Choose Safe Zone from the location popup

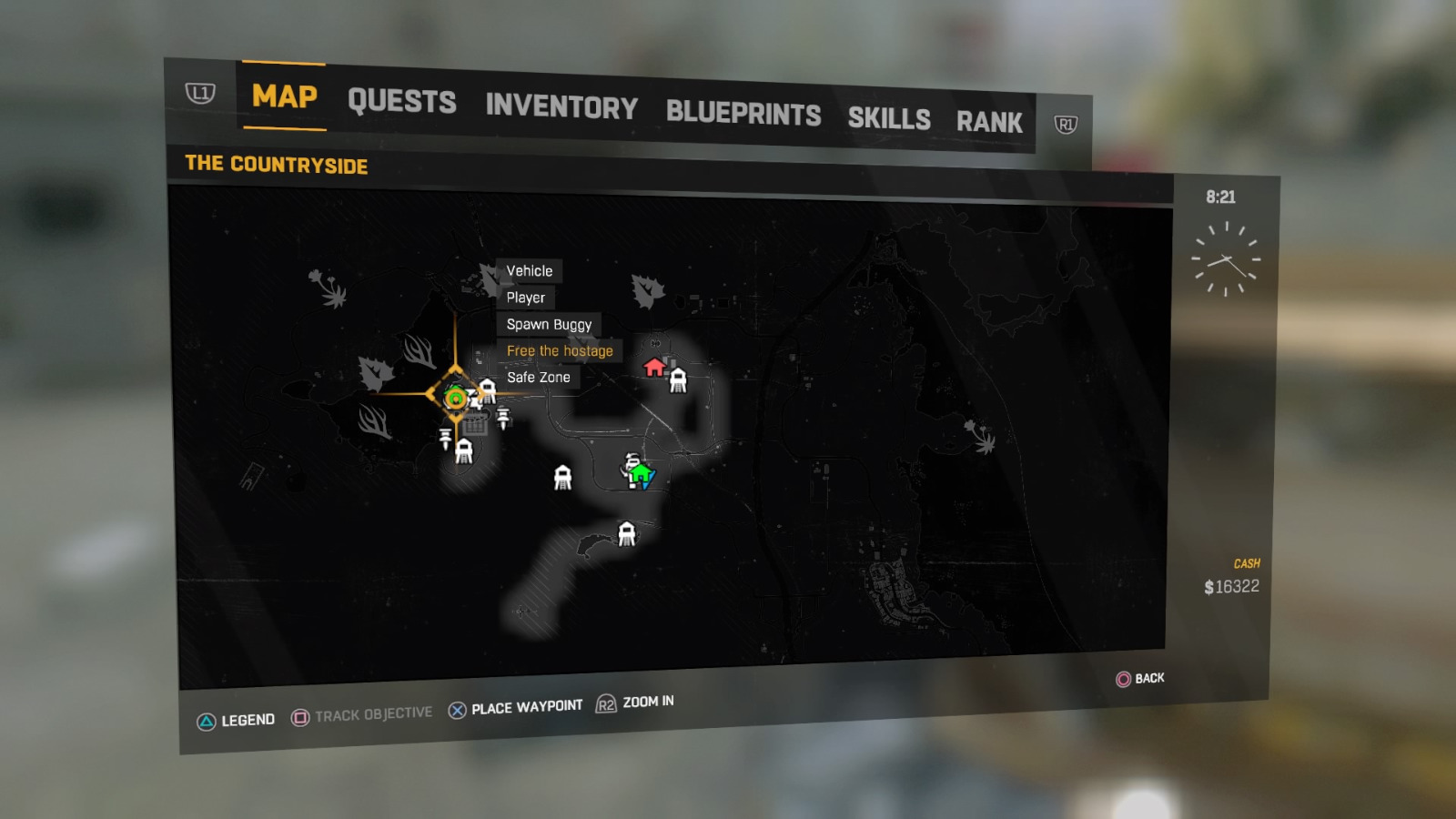[x=539, y=377]
